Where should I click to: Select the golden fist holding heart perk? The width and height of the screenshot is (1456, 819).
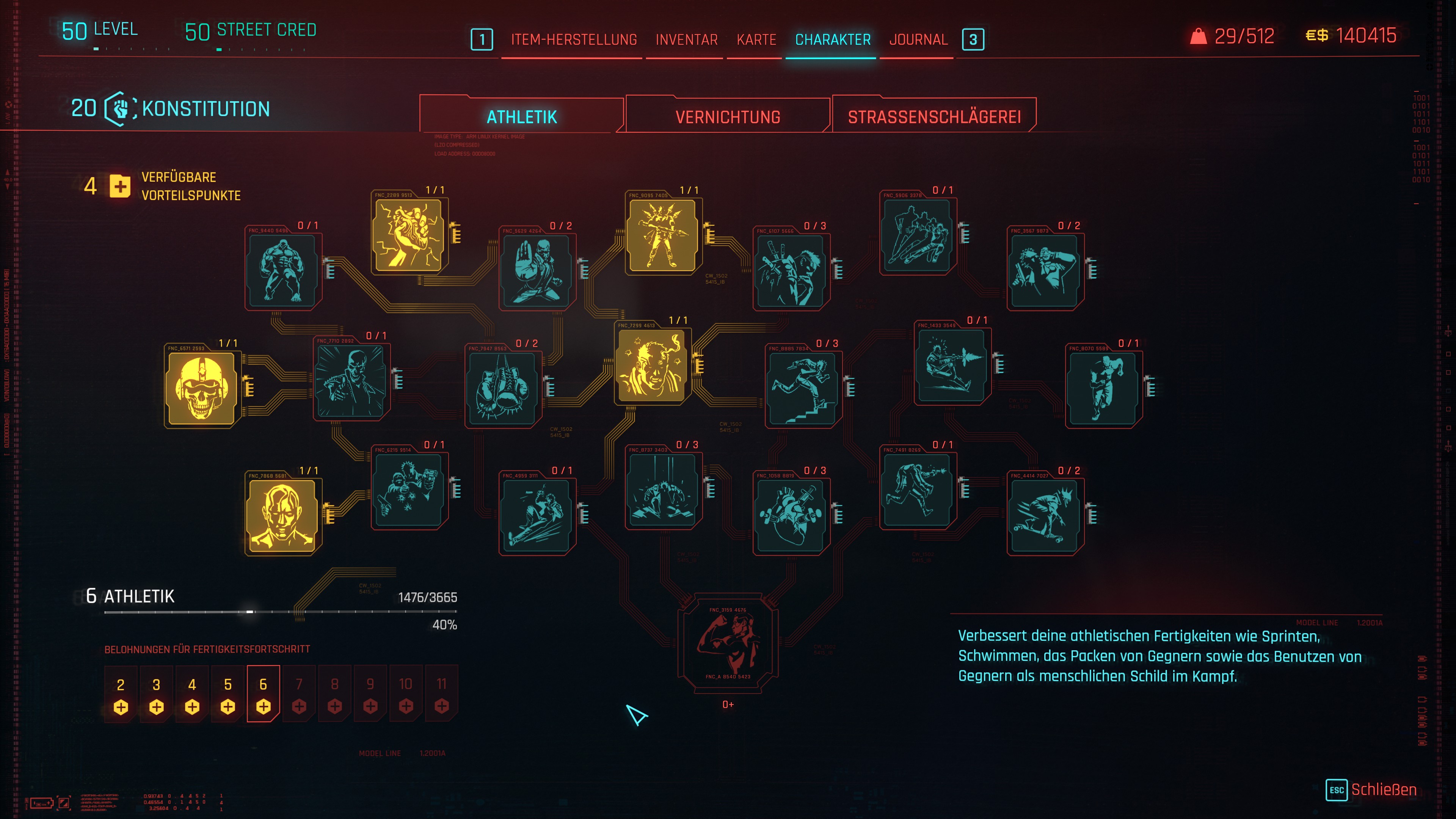pos(409,235)
